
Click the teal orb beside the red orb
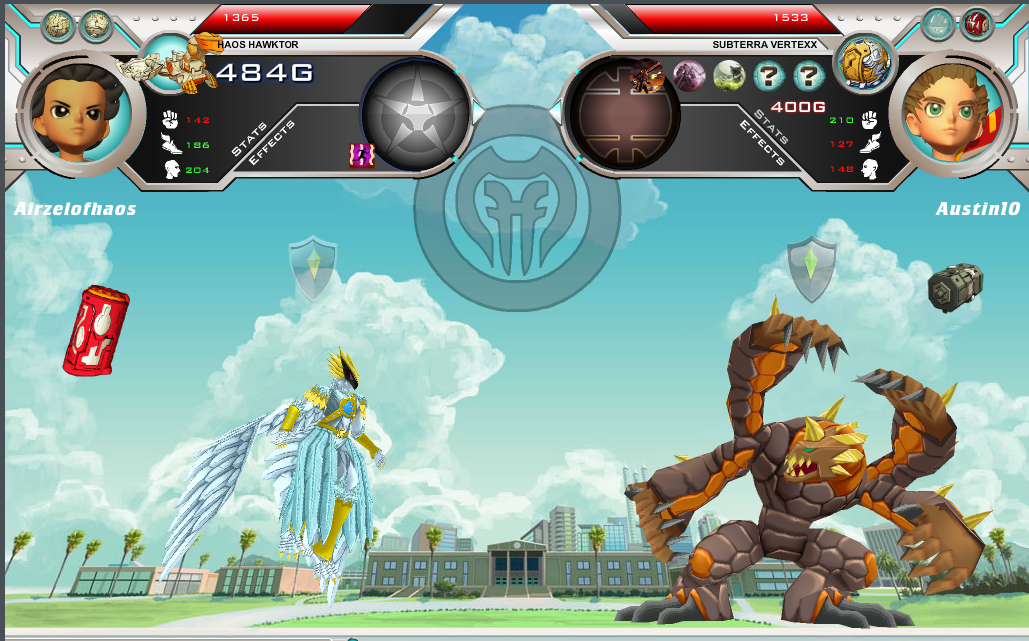click(x=938, y=23)
